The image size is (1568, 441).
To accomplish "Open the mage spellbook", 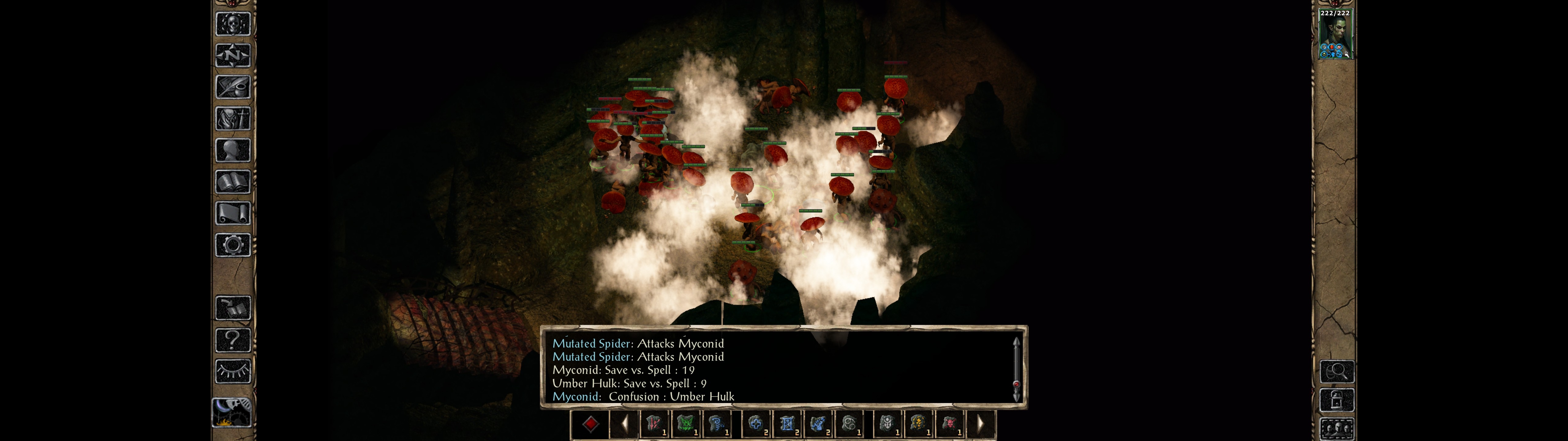I will pos(232,182).
